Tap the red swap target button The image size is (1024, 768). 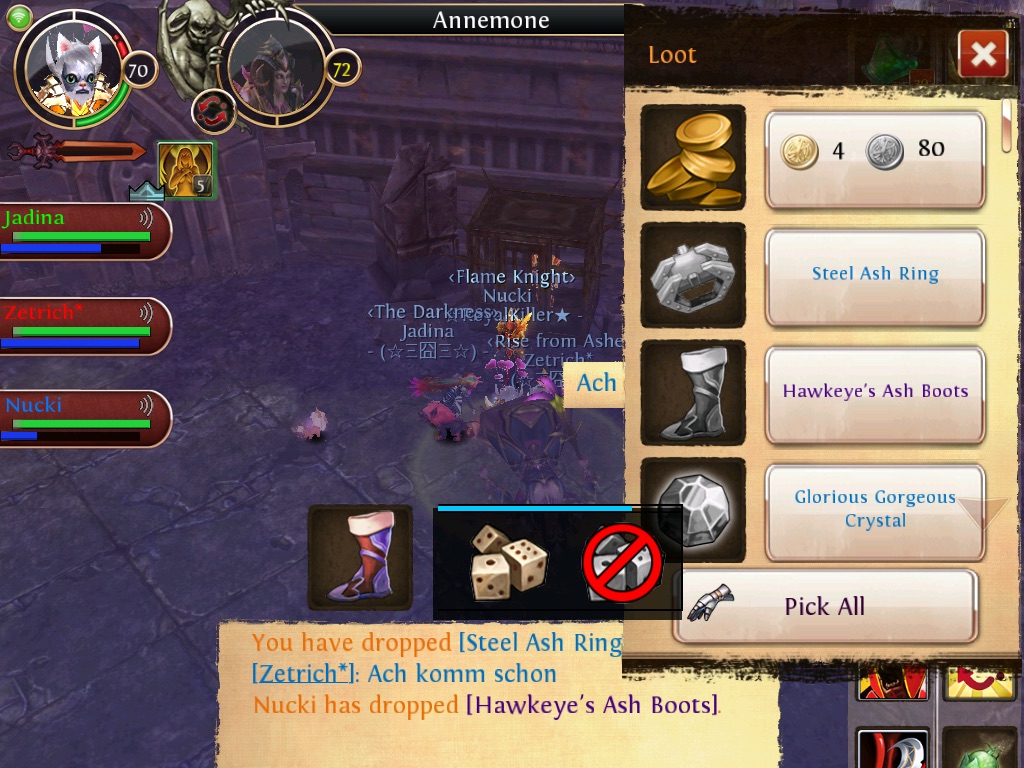(x=212, y=110)
